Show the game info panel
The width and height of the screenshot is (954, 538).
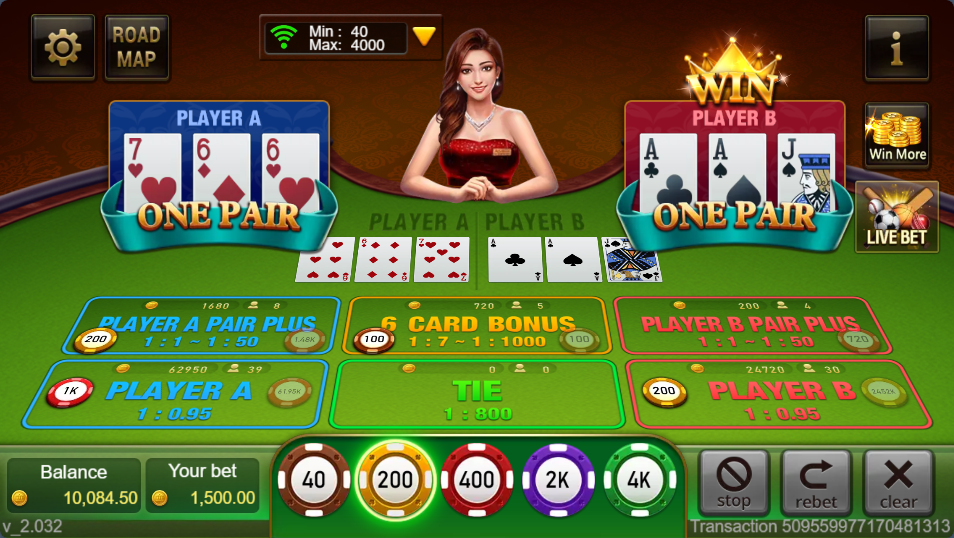click(x=896, y=47)
